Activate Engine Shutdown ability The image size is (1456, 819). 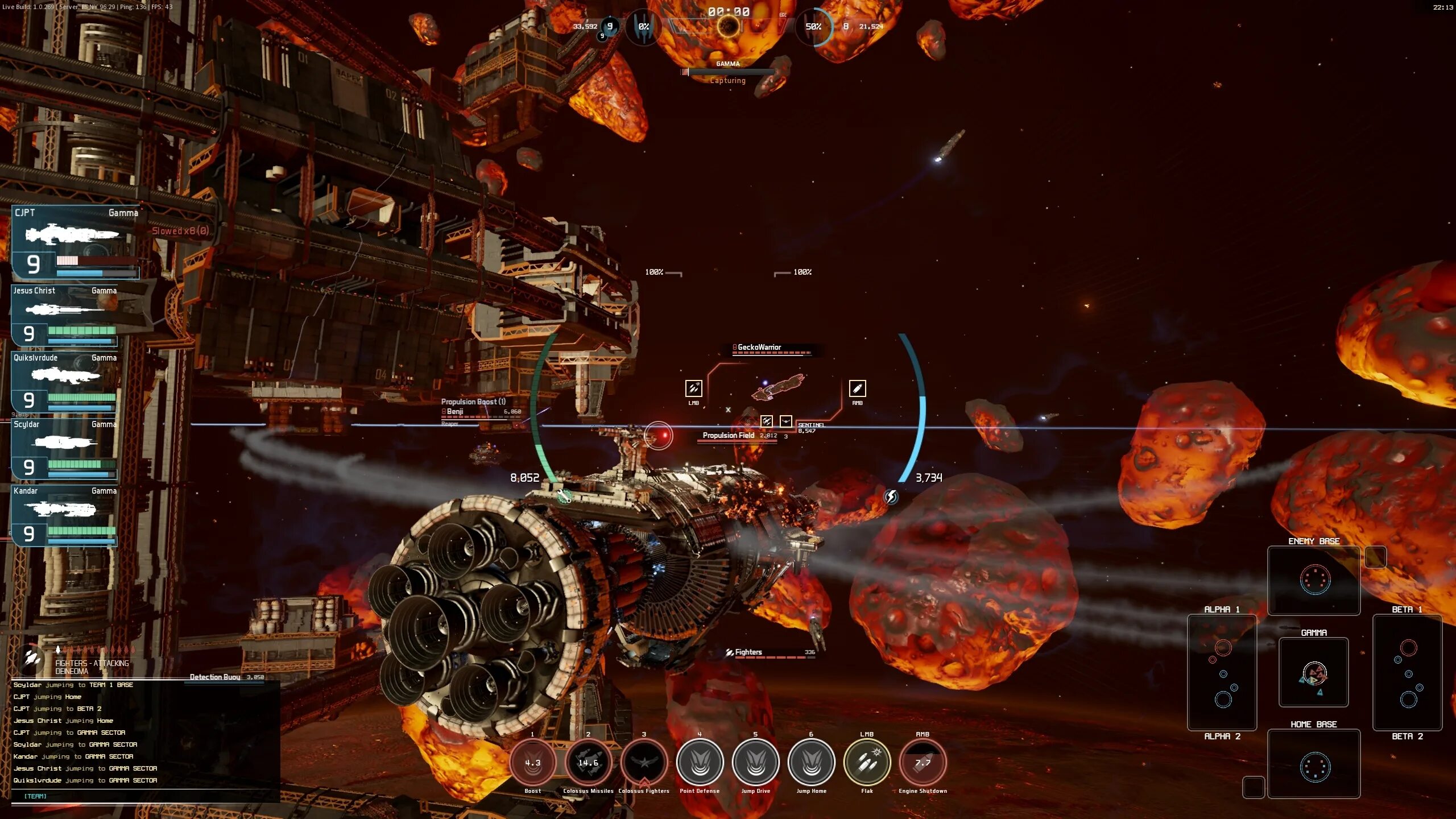pos(923,763)
